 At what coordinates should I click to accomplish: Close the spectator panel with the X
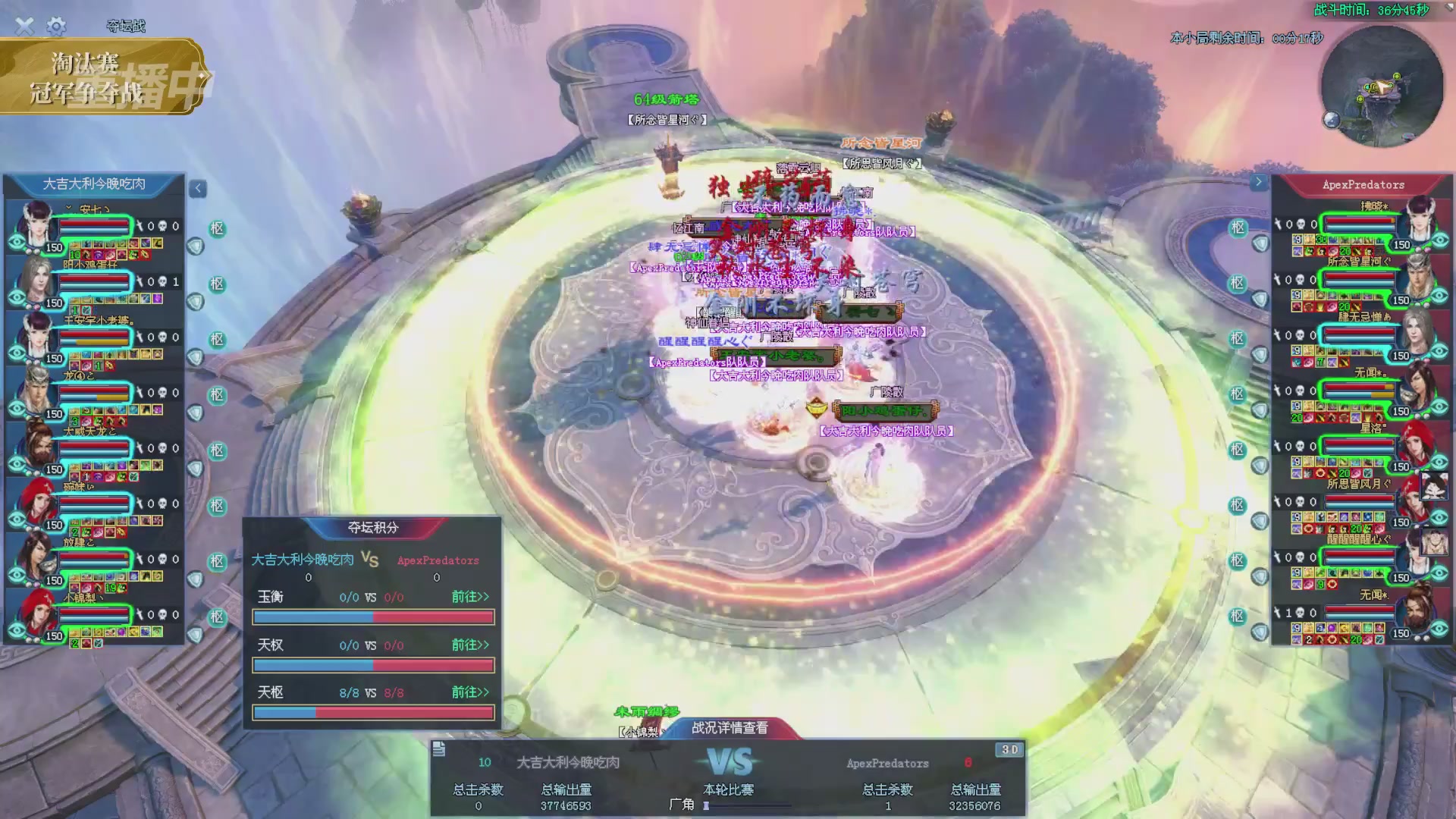tap(24, 27)
